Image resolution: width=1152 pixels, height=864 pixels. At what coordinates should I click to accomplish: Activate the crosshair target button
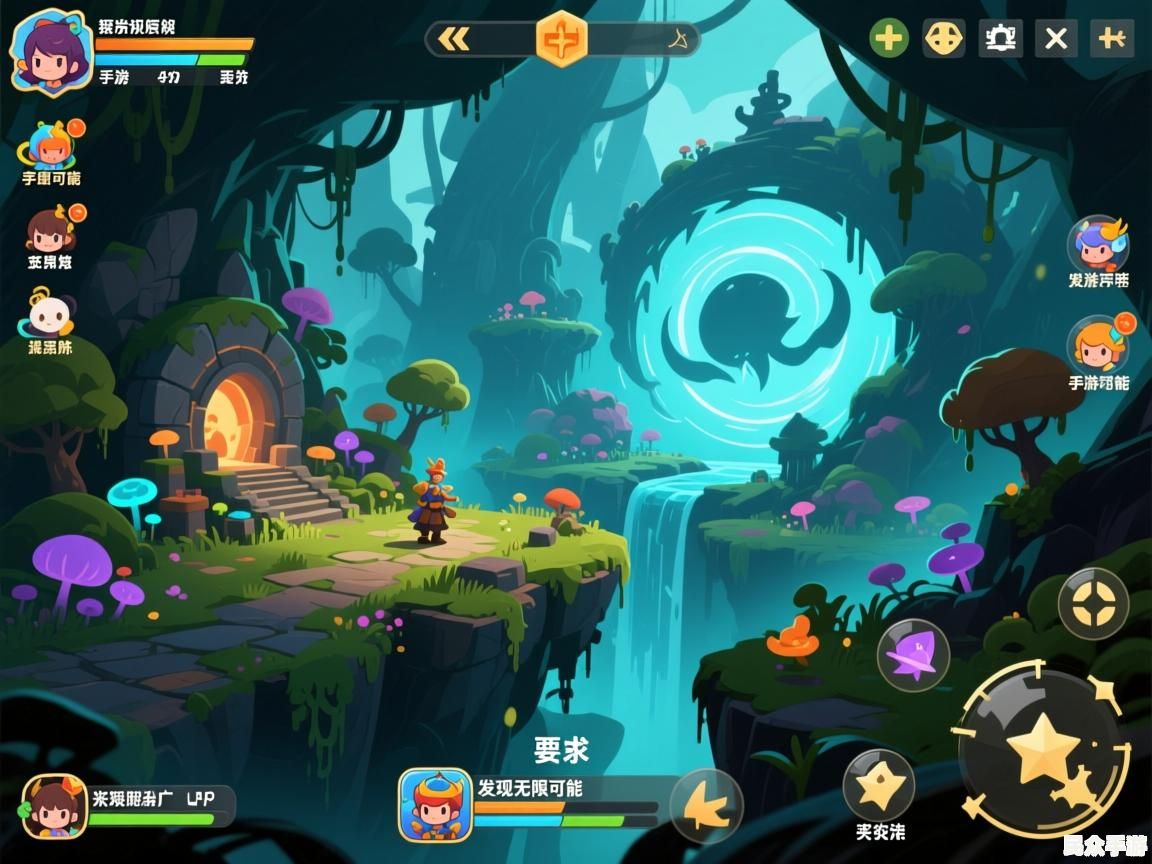1093,604
